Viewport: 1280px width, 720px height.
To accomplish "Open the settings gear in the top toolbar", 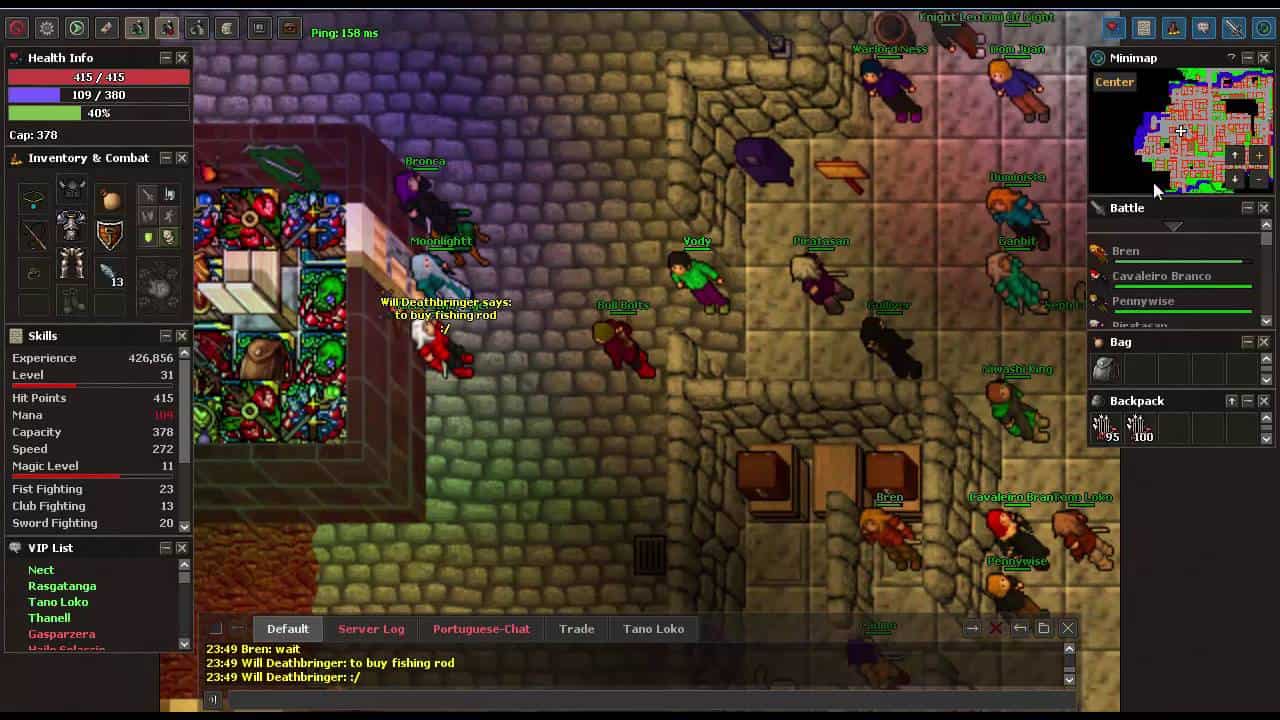I will (46, 28).
